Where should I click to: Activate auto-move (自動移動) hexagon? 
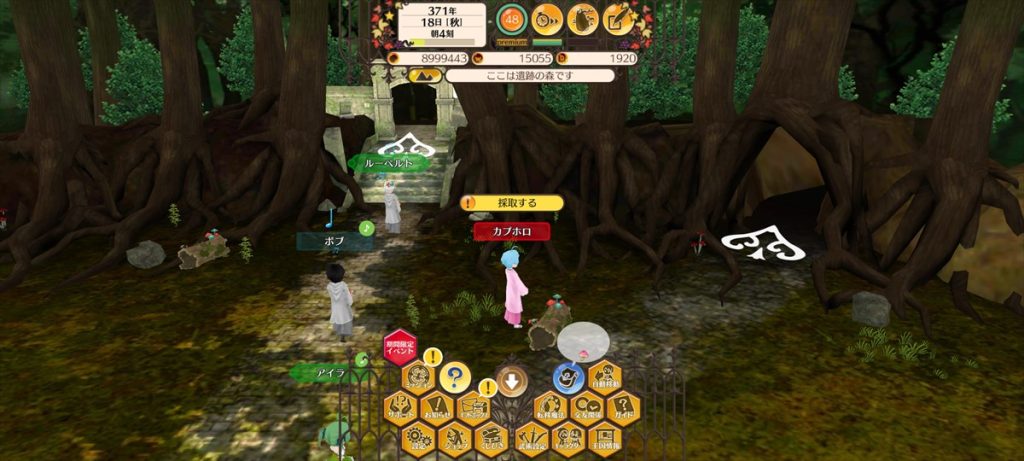[x=605, y=378]
